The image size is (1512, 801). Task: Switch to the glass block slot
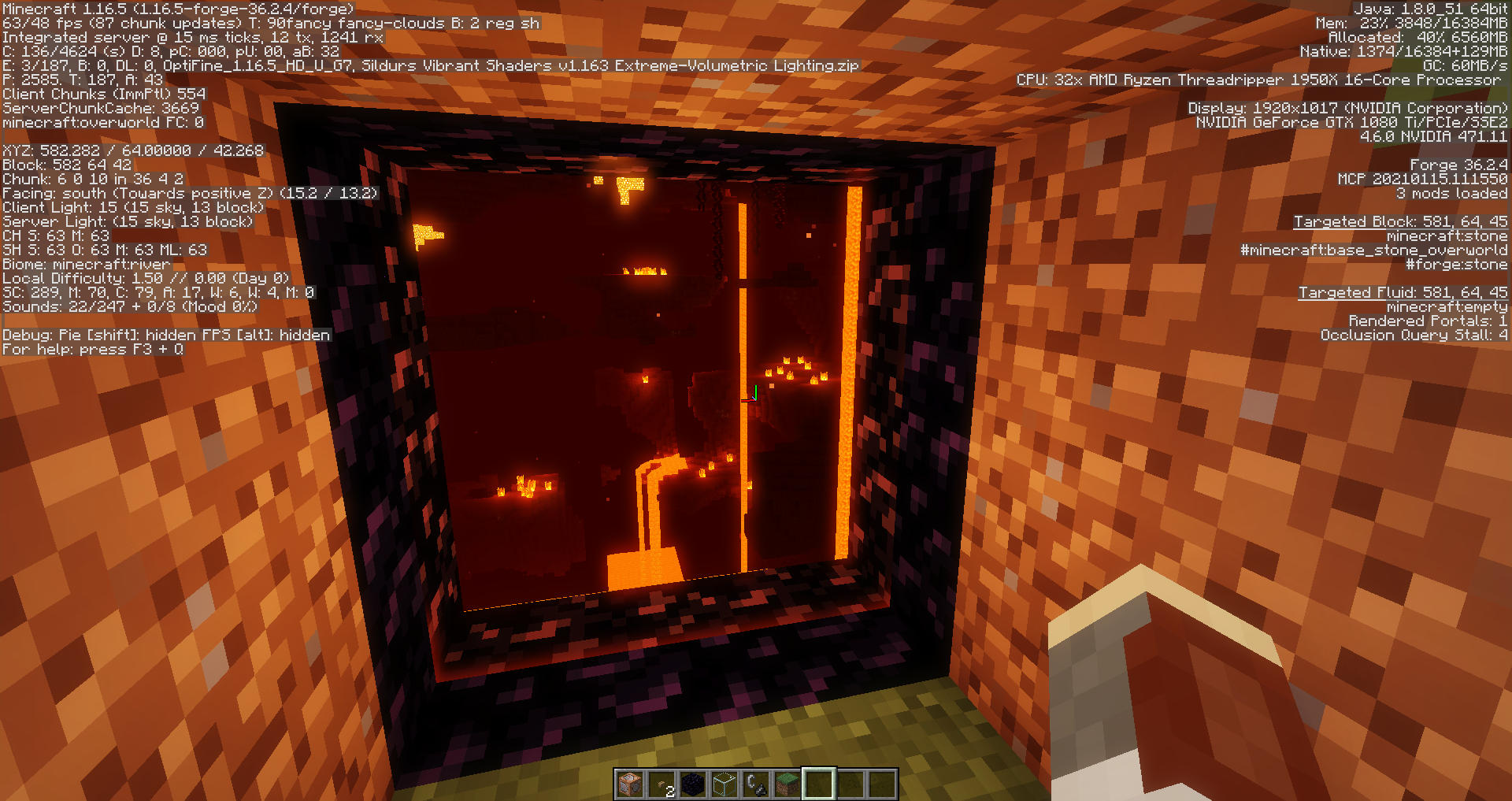724,784
